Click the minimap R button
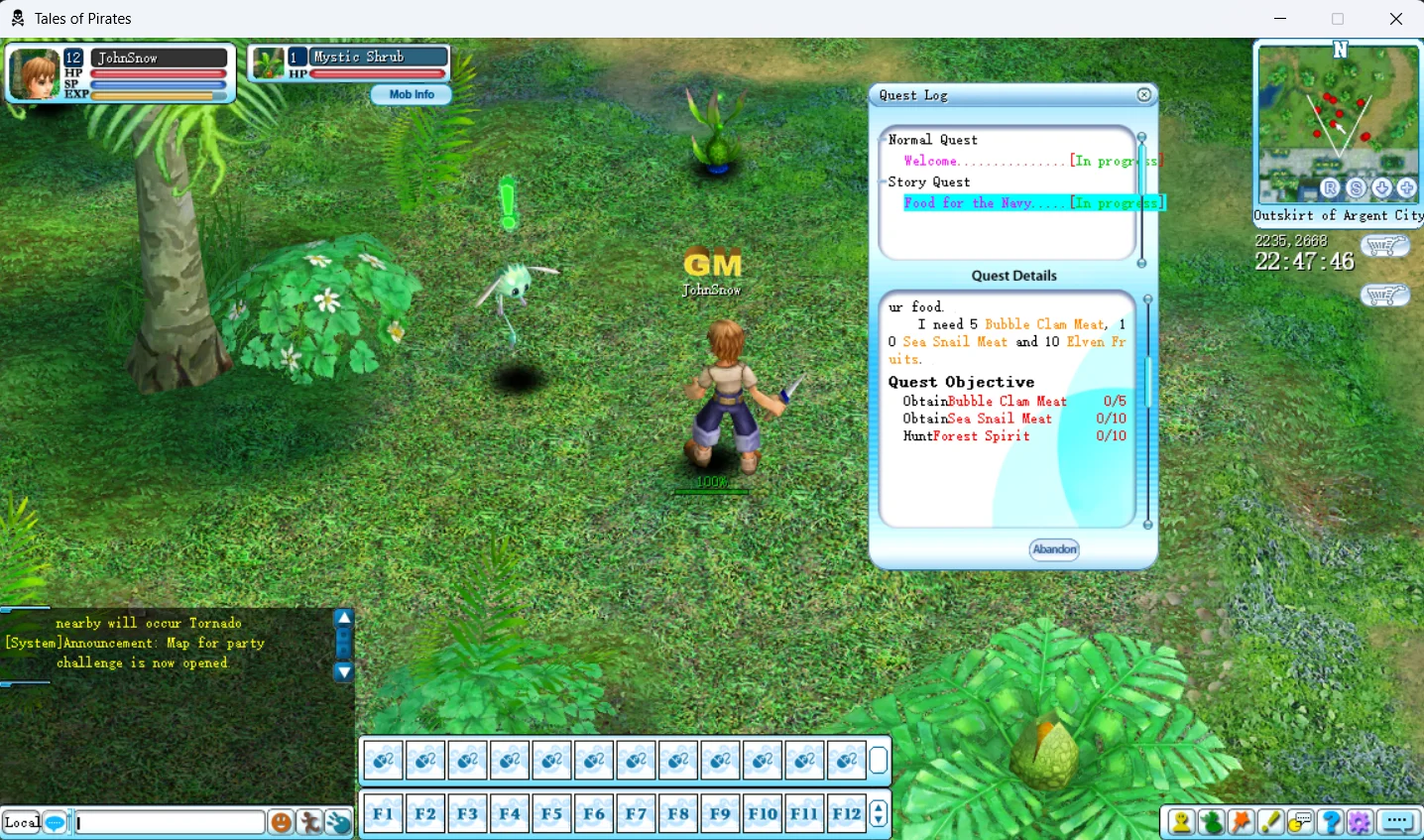The width and height of the screenshot is (1424, 840). tap(1331, 188)
